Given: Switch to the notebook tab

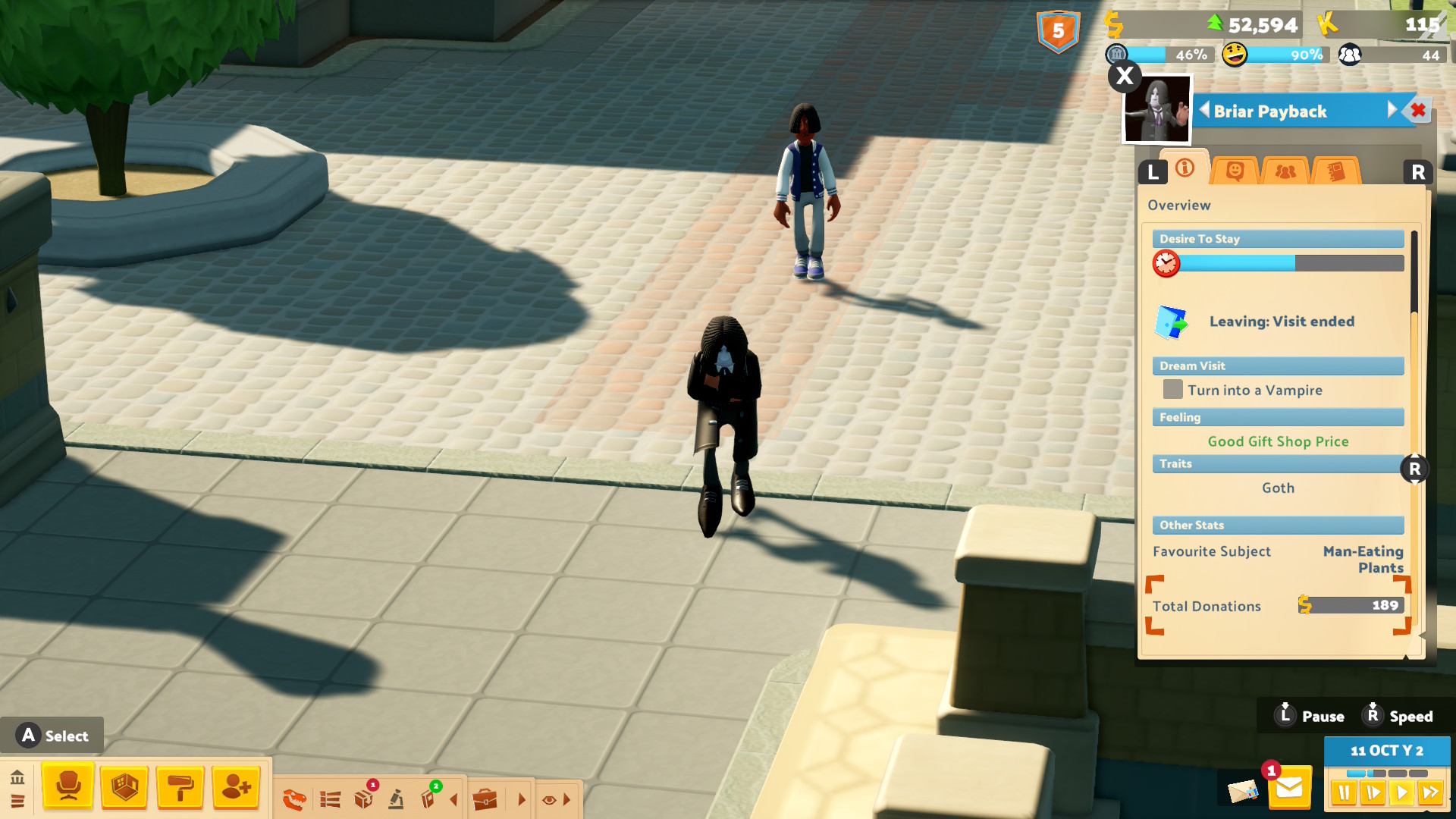Looking at the screenshot, I should coord(1335,171).
